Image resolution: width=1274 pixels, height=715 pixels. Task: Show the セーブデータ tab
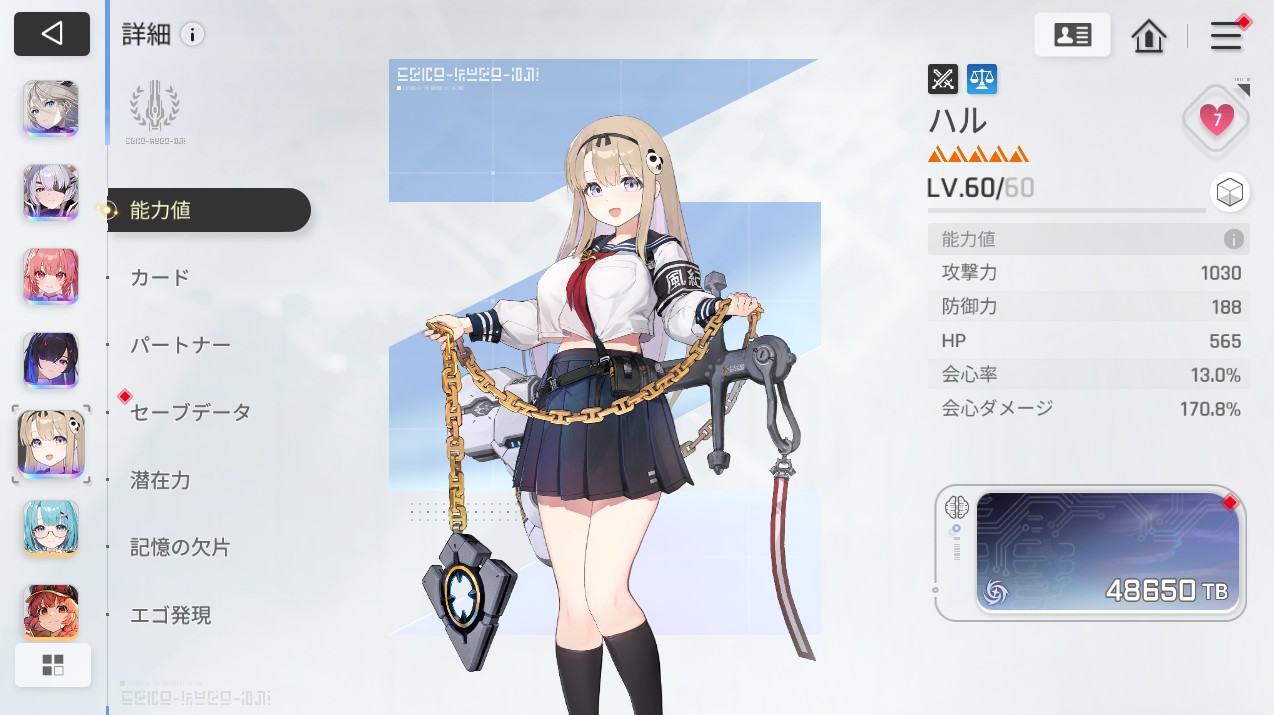[x=190, y=412]
